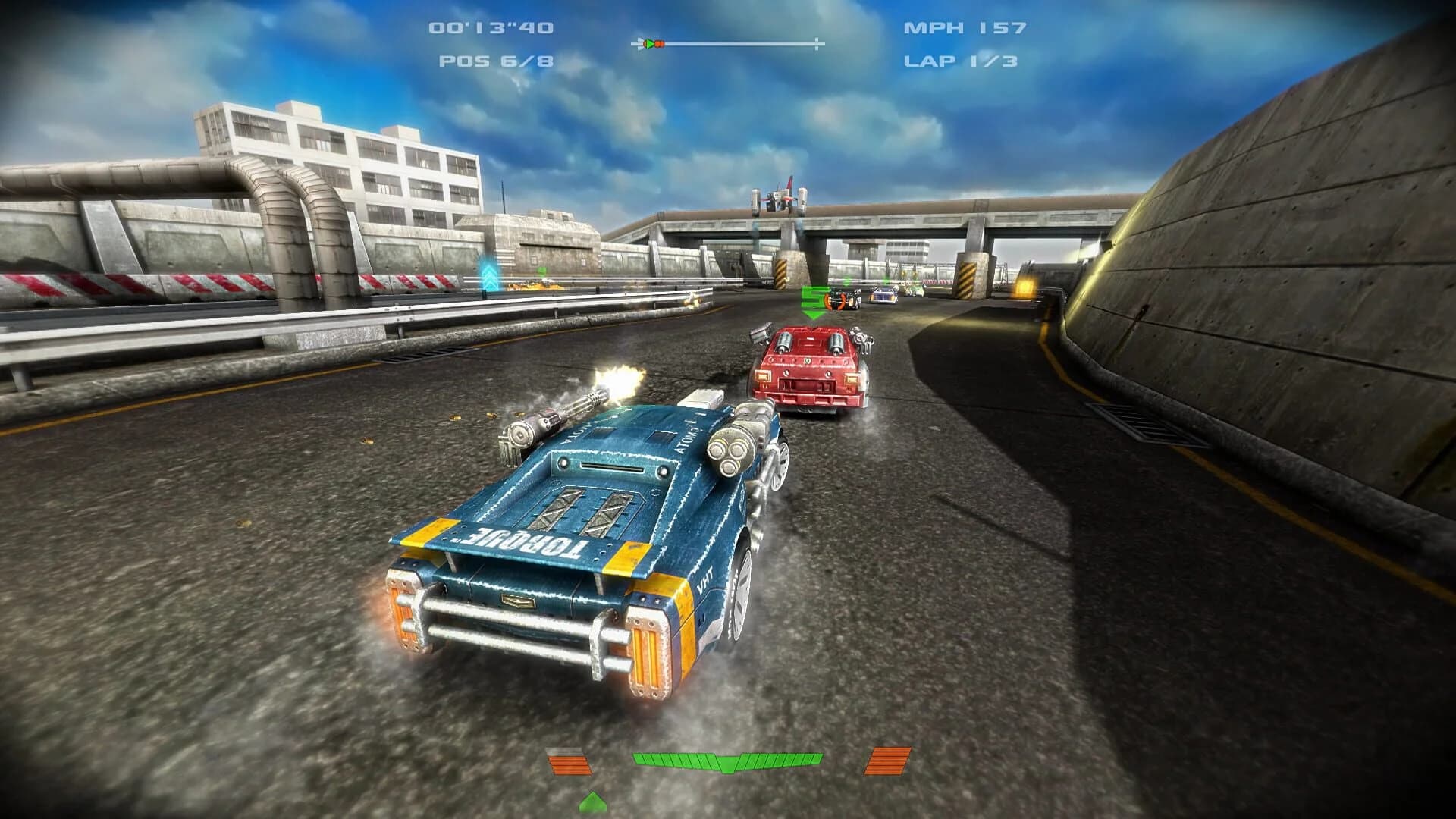Click the blue checkpoint arrows near the guardrail
1456x819 pixels.
tap(489, 277)
